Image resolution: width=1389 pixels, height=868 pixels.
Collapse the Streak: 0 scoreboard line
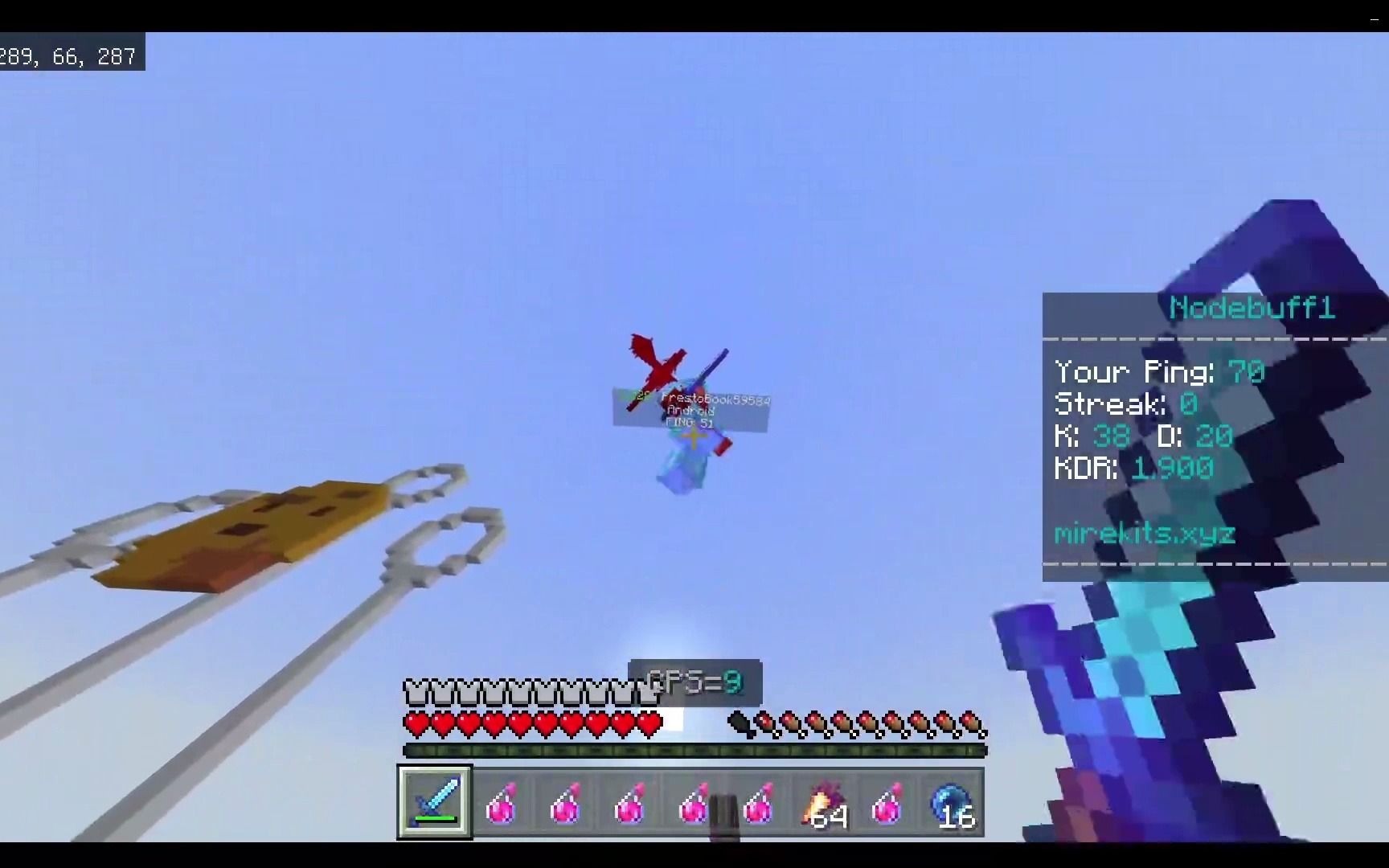click(x=1124, y=403)
